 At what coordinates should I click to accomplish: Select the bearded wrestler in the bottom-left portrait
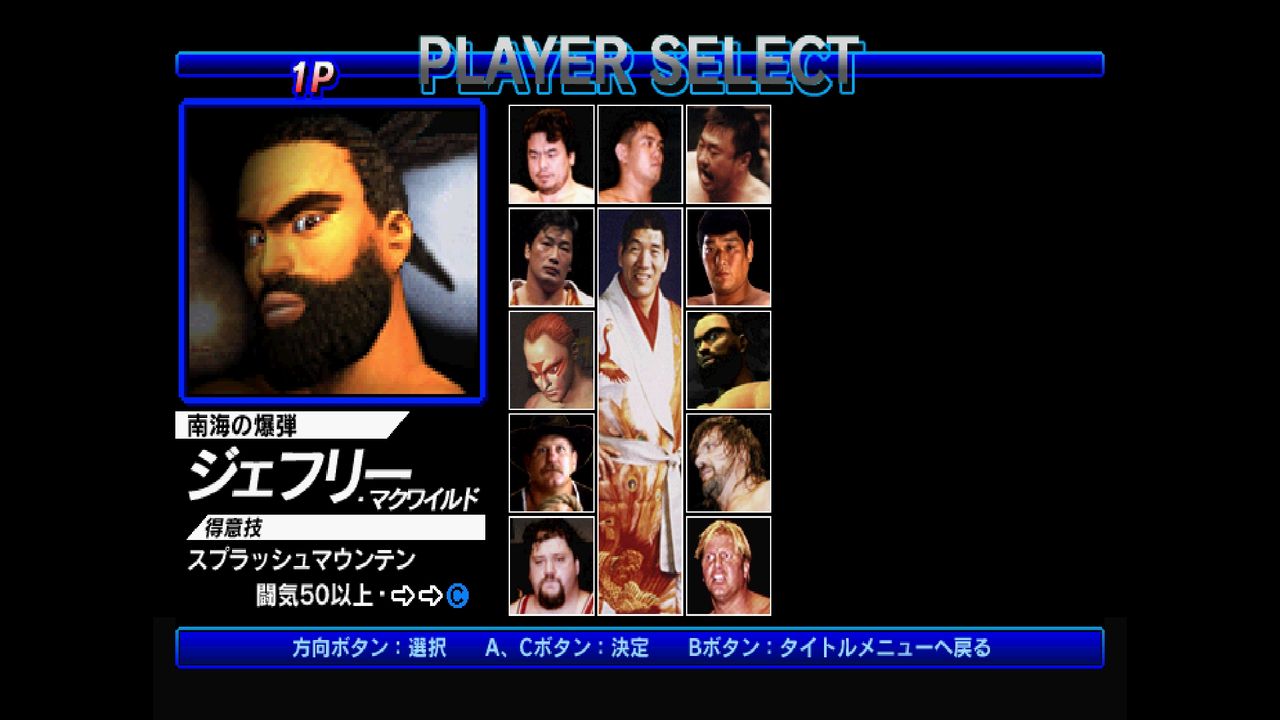tap(550, 565)
